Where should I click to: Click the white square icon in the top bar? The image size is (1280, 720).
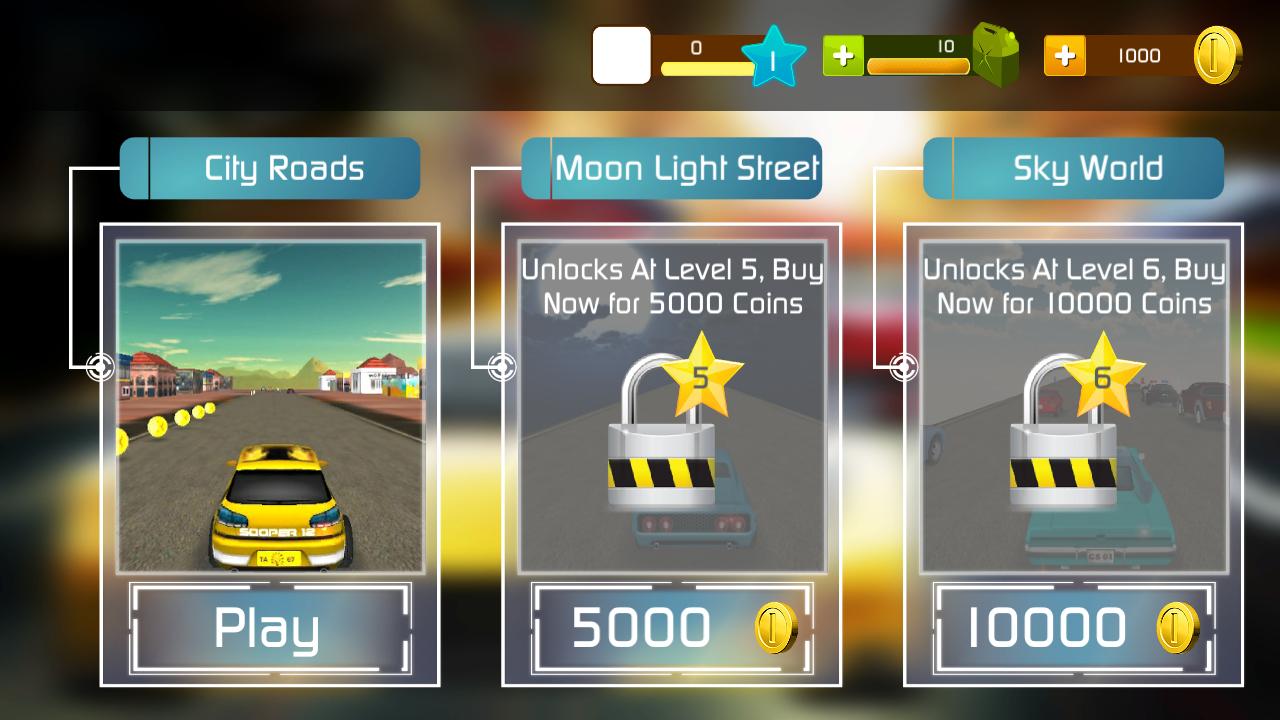coord(620,56)
